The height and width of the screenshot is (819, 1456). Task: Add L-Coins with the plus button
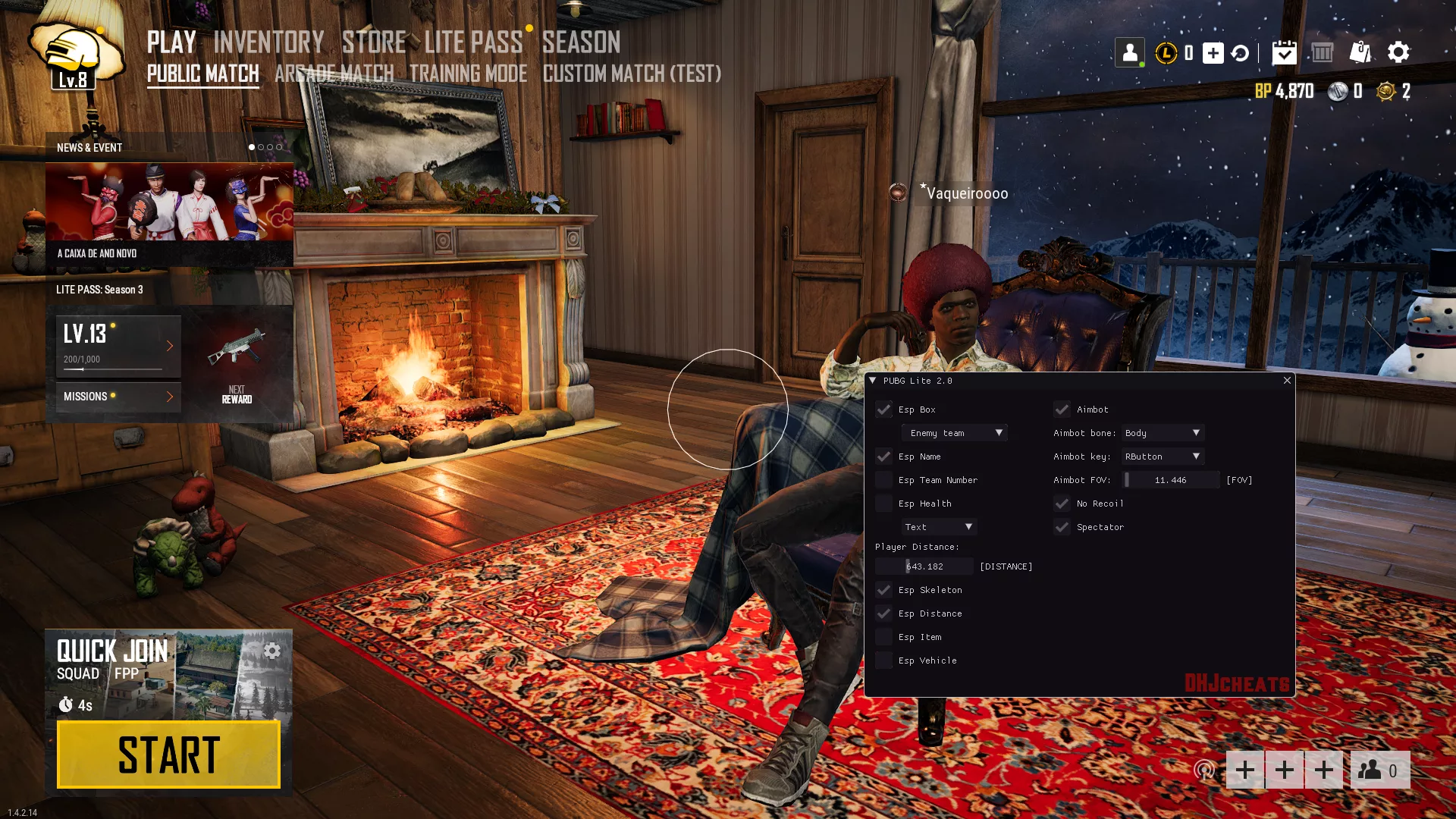point(1213,52)
